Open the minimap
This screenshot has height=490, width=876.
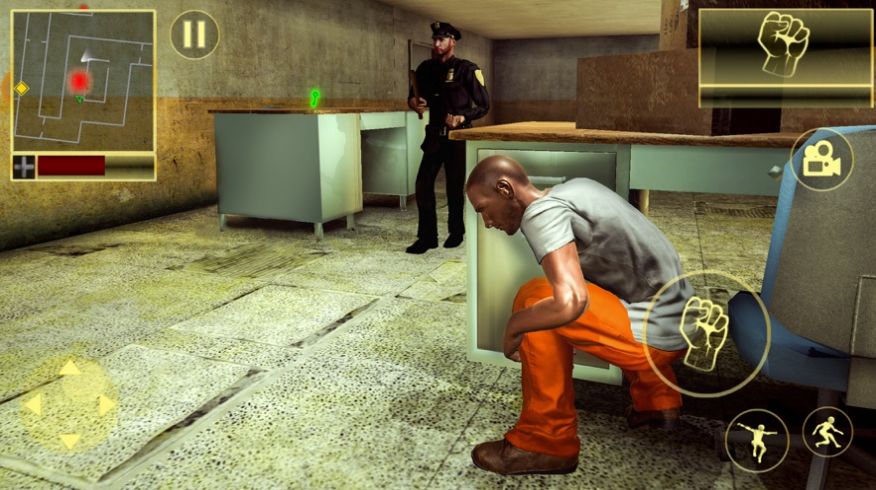83,82
